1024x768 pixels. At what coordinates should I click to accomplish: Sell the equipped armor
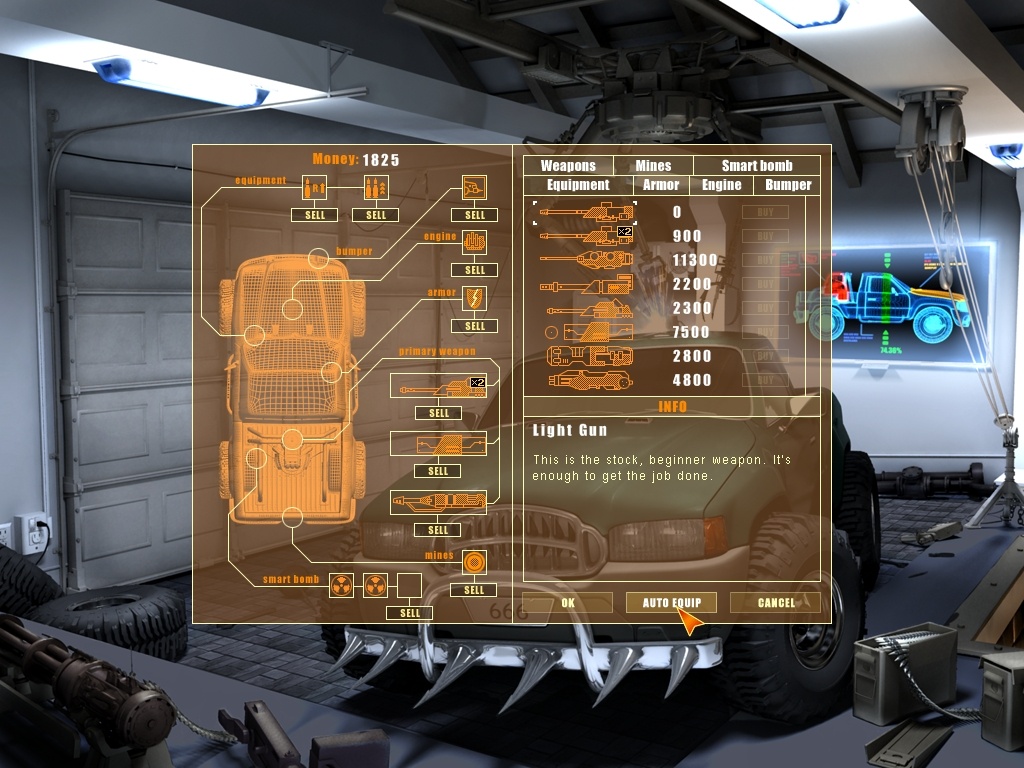coord(475,326)
